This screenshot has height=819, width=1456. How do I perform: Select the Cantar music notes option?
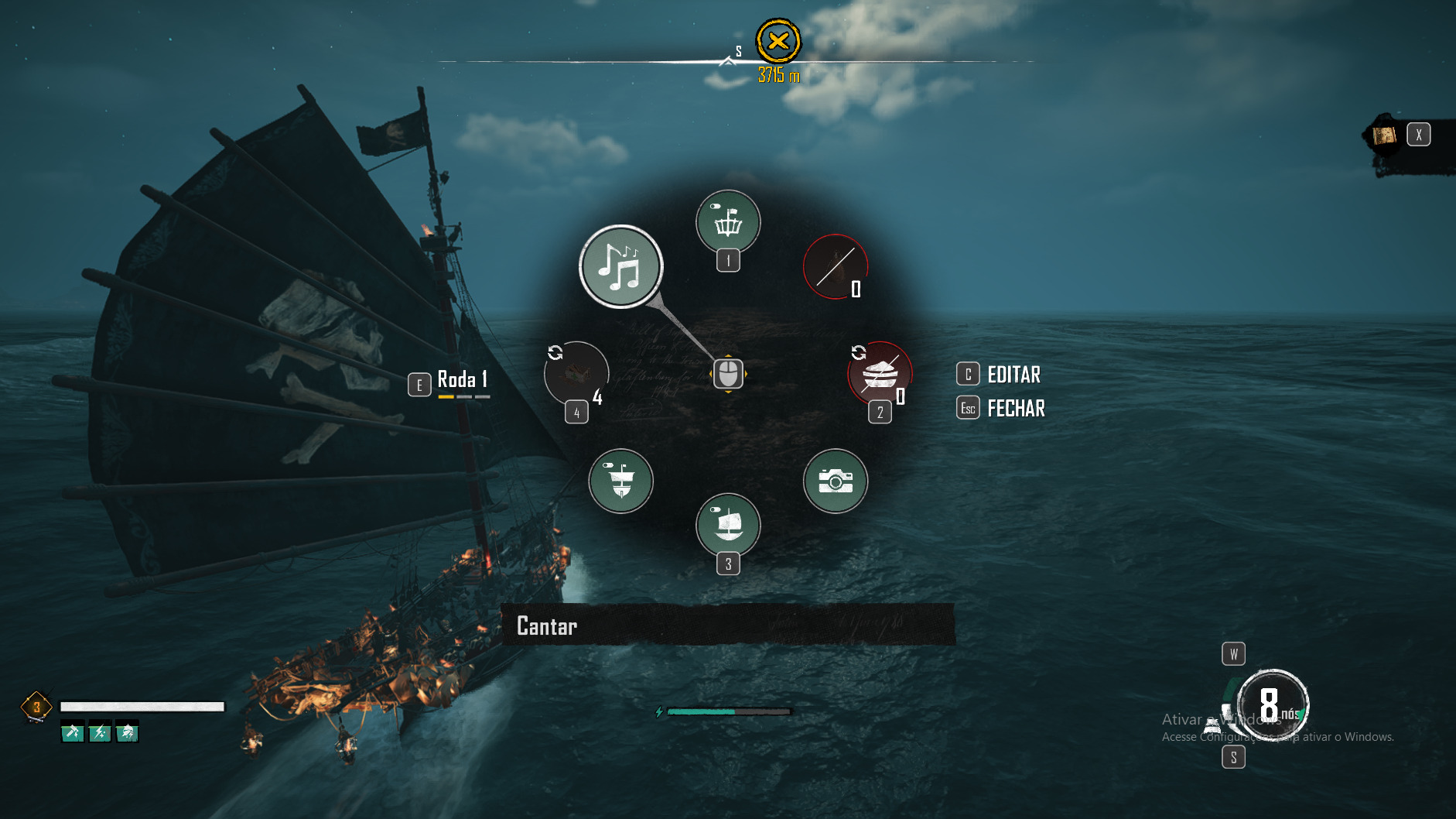[620, 266]
